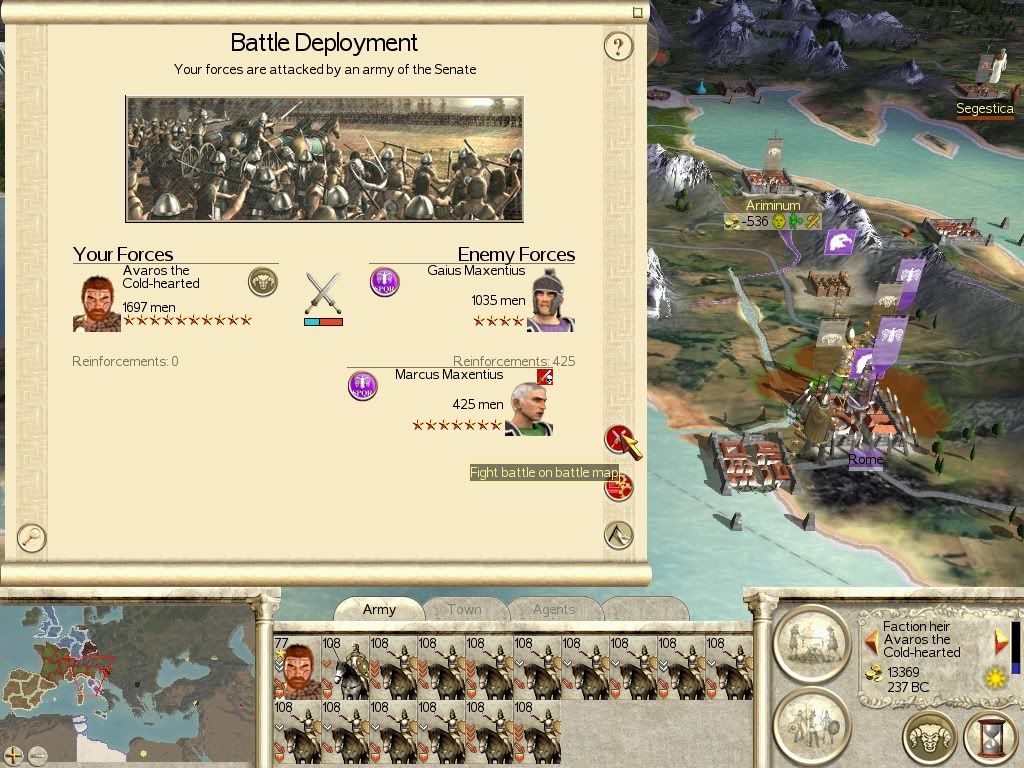Image resolution: width=1024 pixels, height=768 pixels.
Task: Open the help question mark button
Action: coord(618,46)
